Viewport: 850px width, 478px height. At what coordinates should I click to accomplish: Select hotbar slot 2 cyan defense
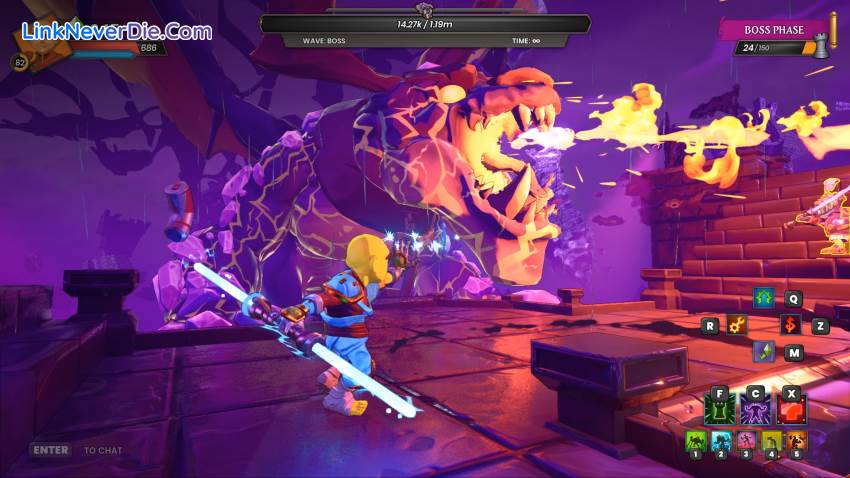[721, 440]
